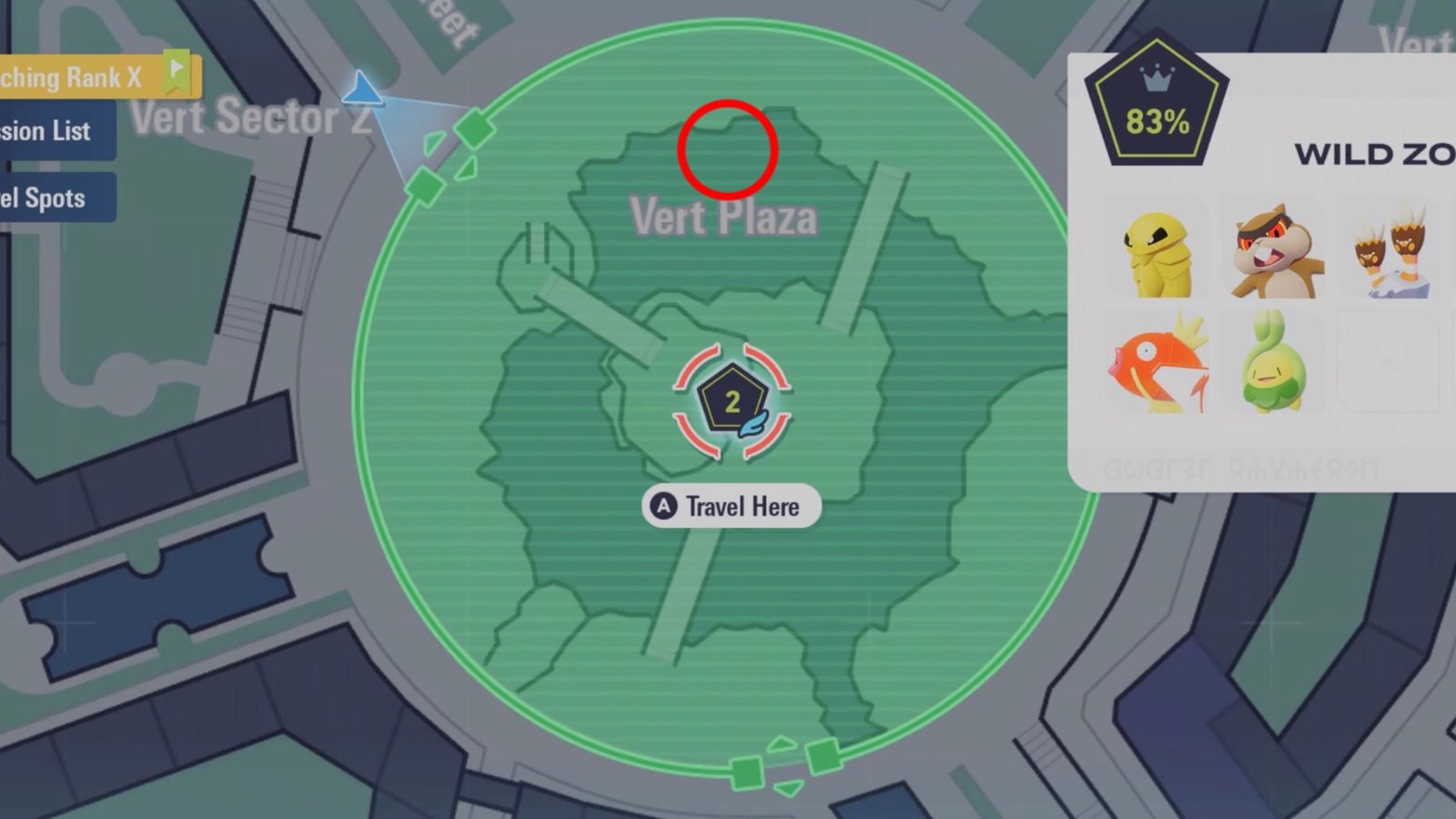Select the red circled spot in Vert Plaza
Screen dimensions: 1456x819
pyautogui.click(x=727, y=151)
